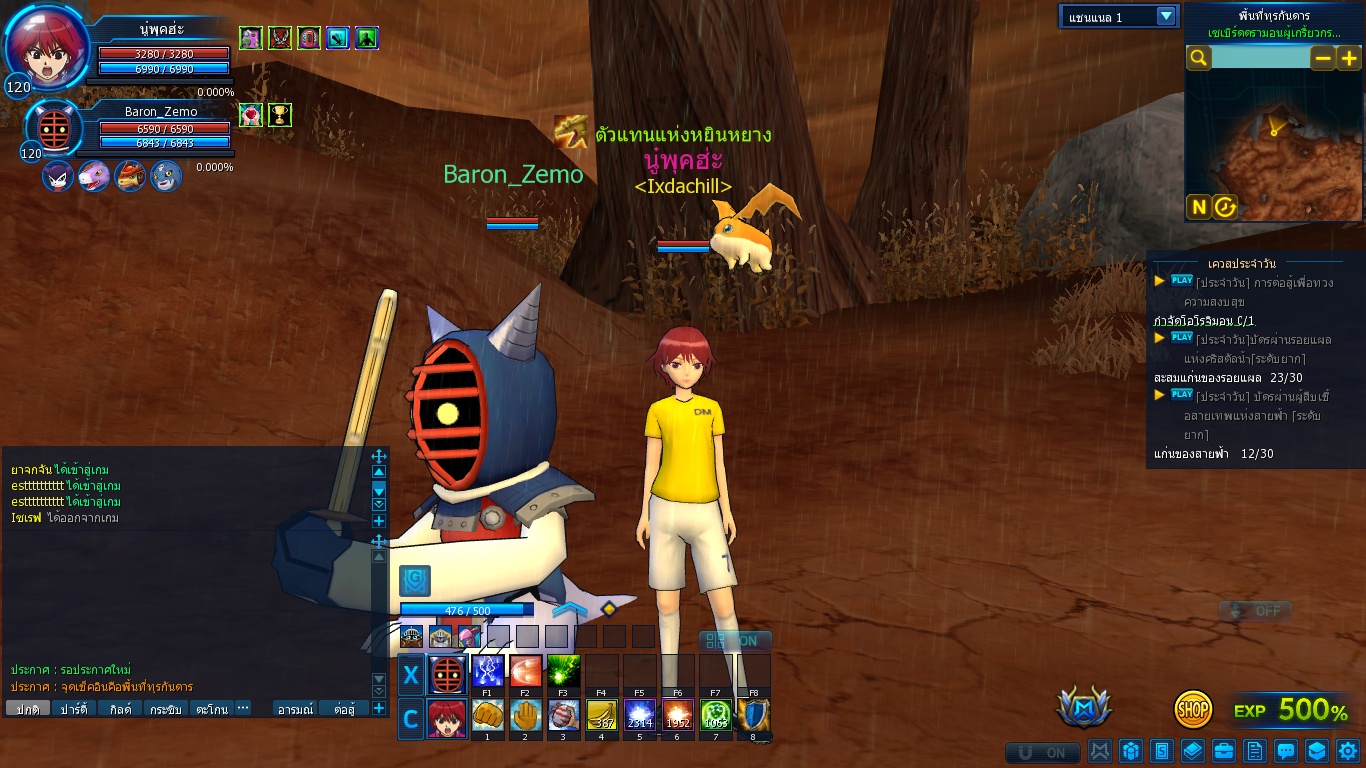
Task: Open the first daily quest PLAY entry
Action: pos(1183,281)
